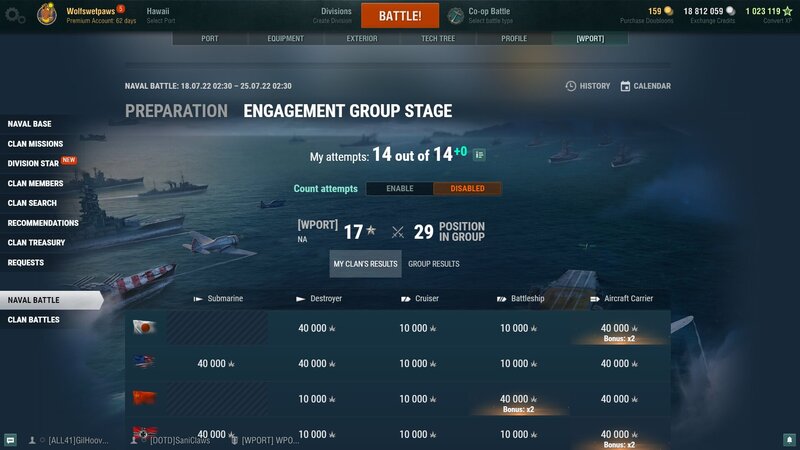The height and width of the screenshot is (450, 800).
Task: Open Clan Missions
Action: [x=36, y=144]
